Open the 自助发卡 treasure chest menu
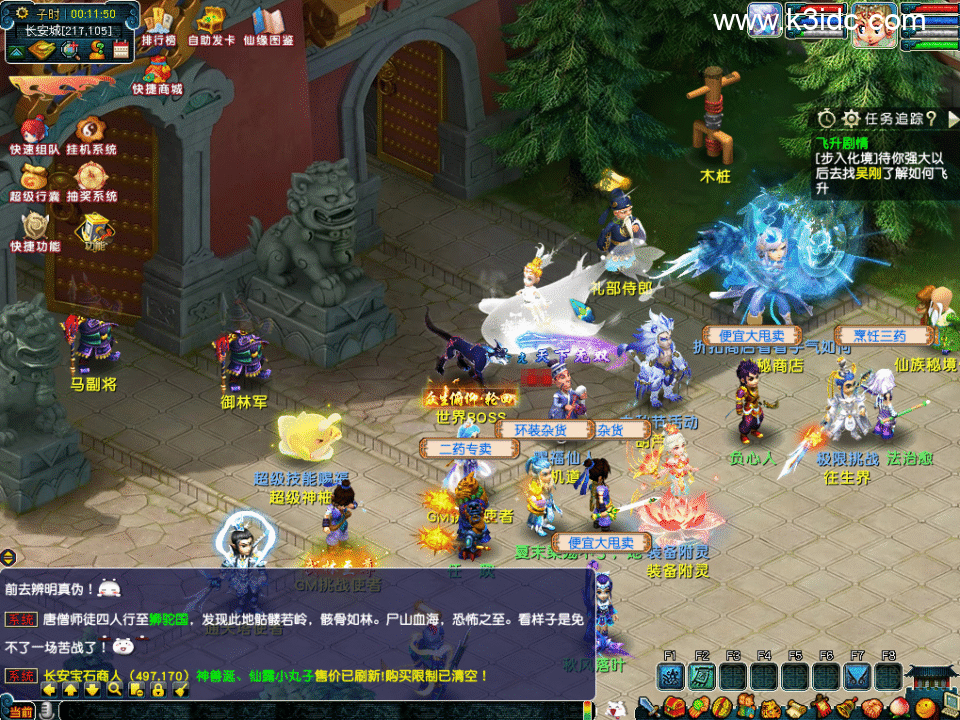This screenshot has height=720, width=960. click(211, 22)
